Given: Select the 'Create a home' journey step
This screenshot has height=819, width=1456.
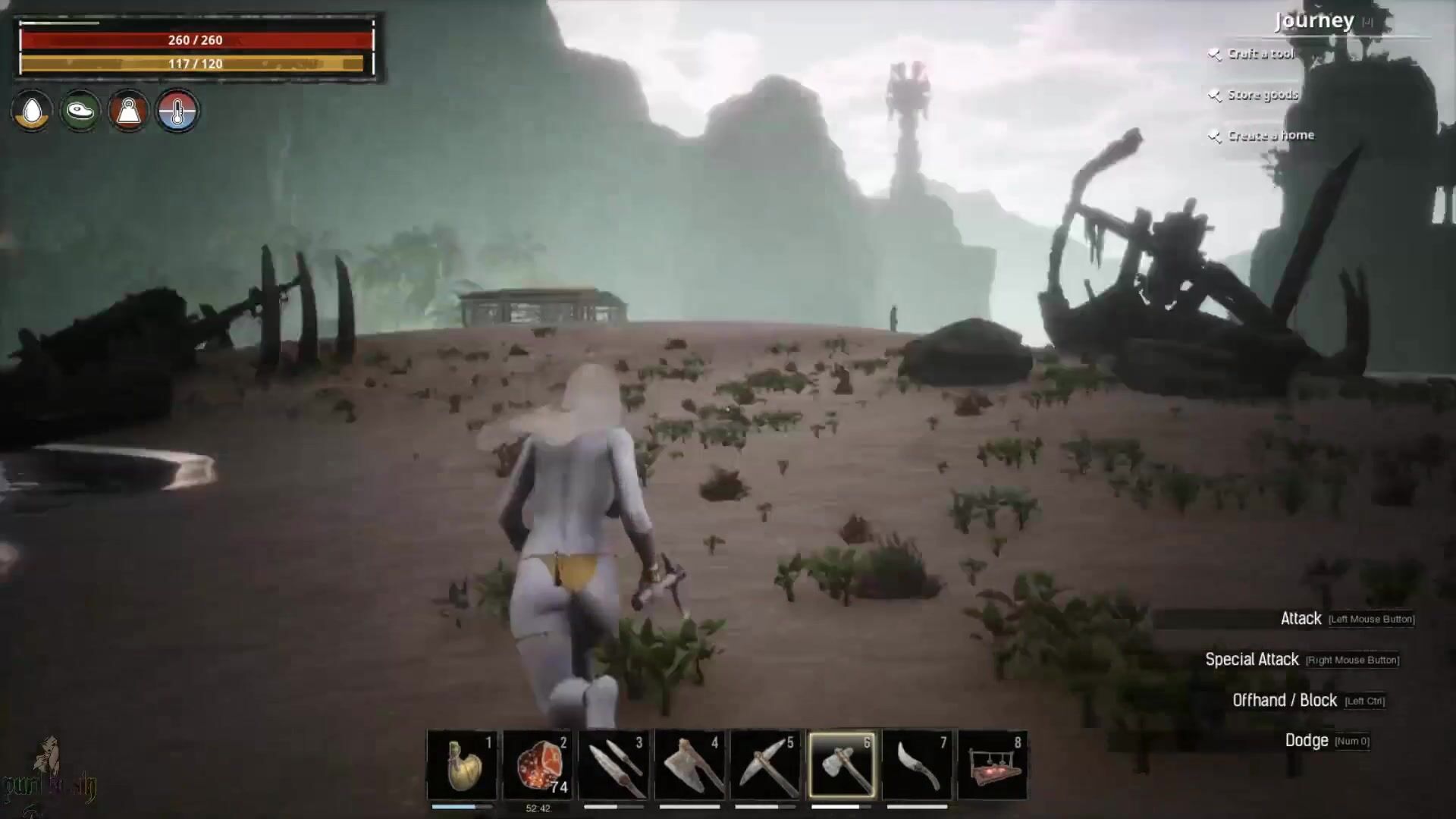Looking at the screenshot, I should pos(1270,136).
